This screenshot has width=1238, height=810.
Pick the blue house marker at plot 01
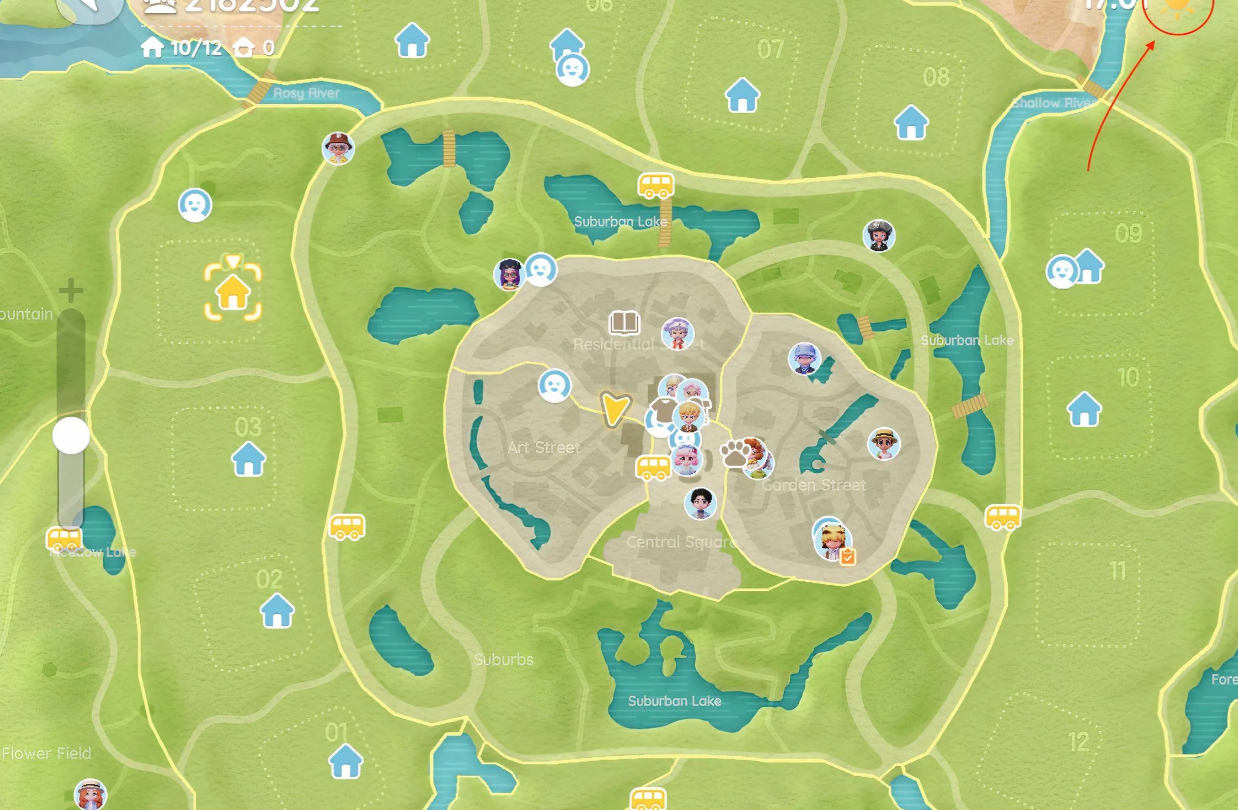346,760
